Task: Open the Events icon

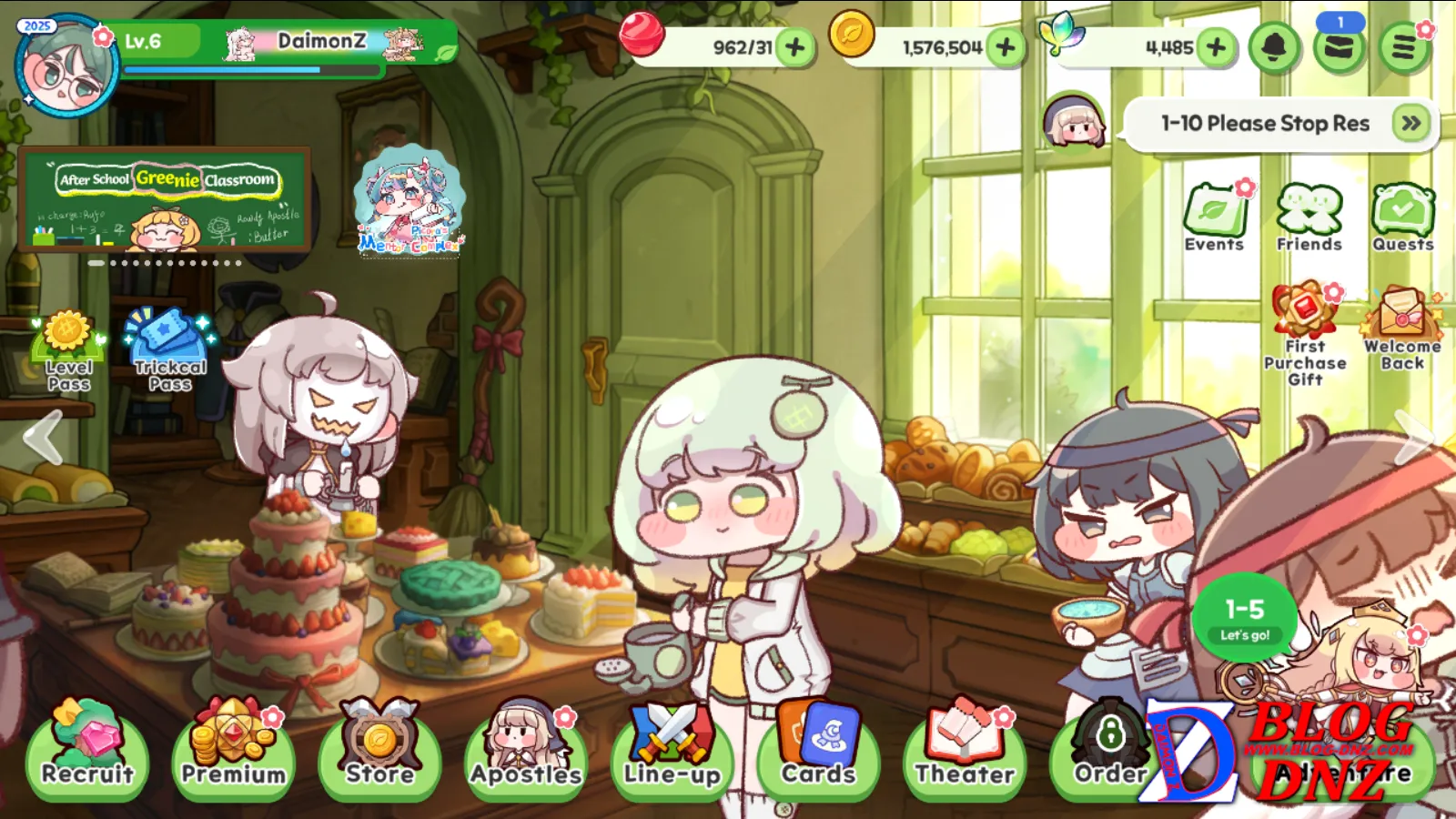Action: tap(1215, 217)
